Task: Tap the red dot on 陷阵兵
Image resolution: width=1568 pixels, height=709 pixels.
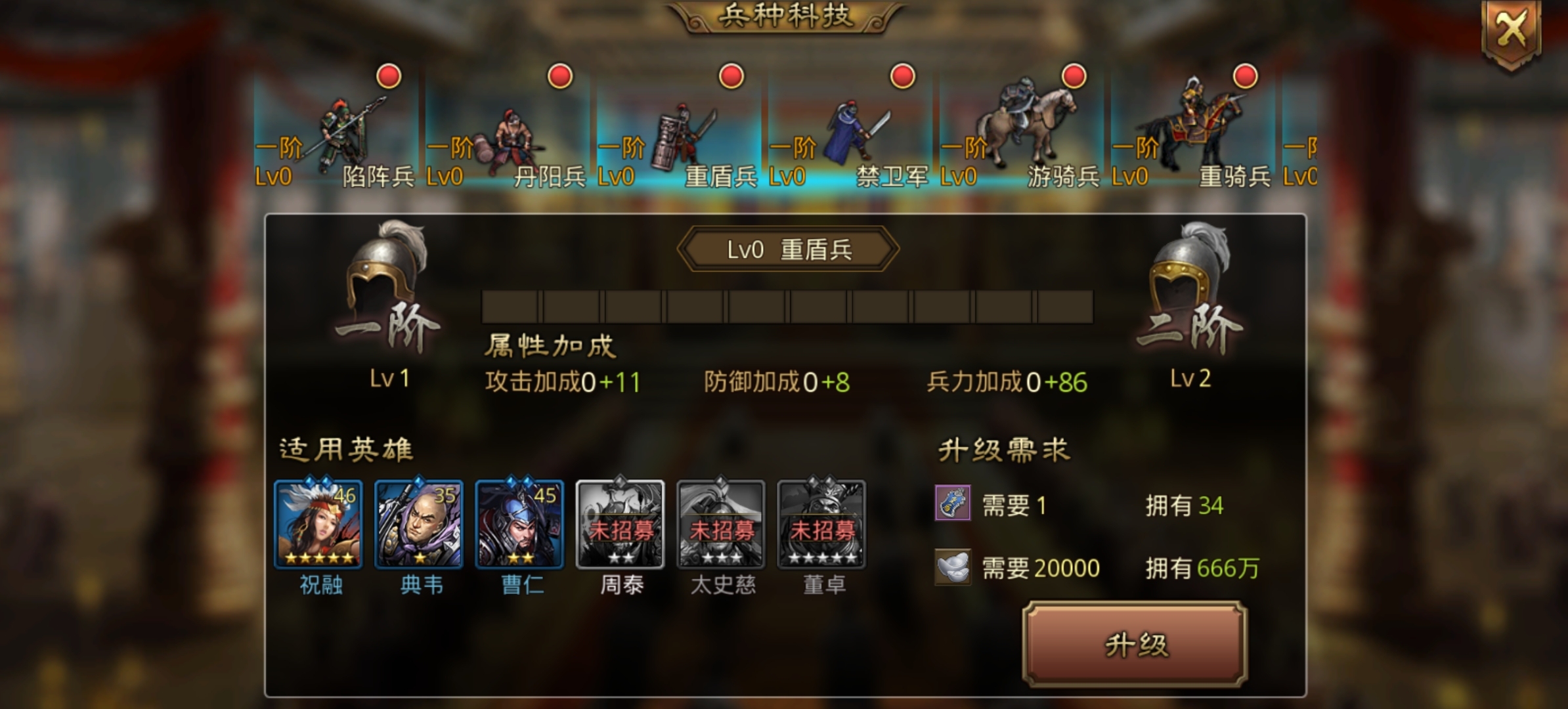Action: tap(387, 75)
